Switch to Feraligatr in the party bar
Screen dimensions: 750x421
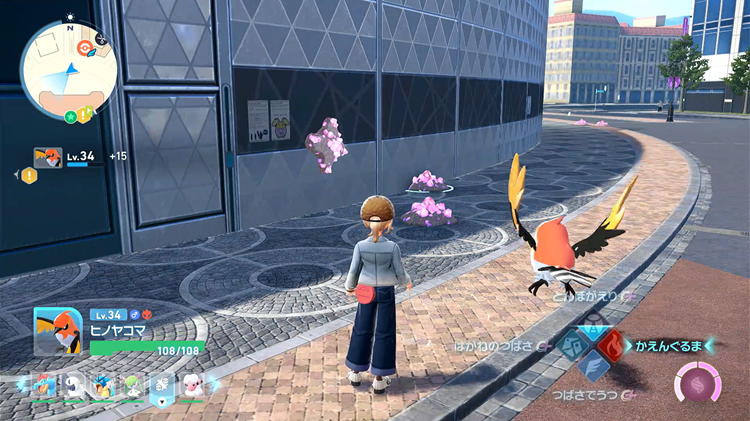pos(43,386)
